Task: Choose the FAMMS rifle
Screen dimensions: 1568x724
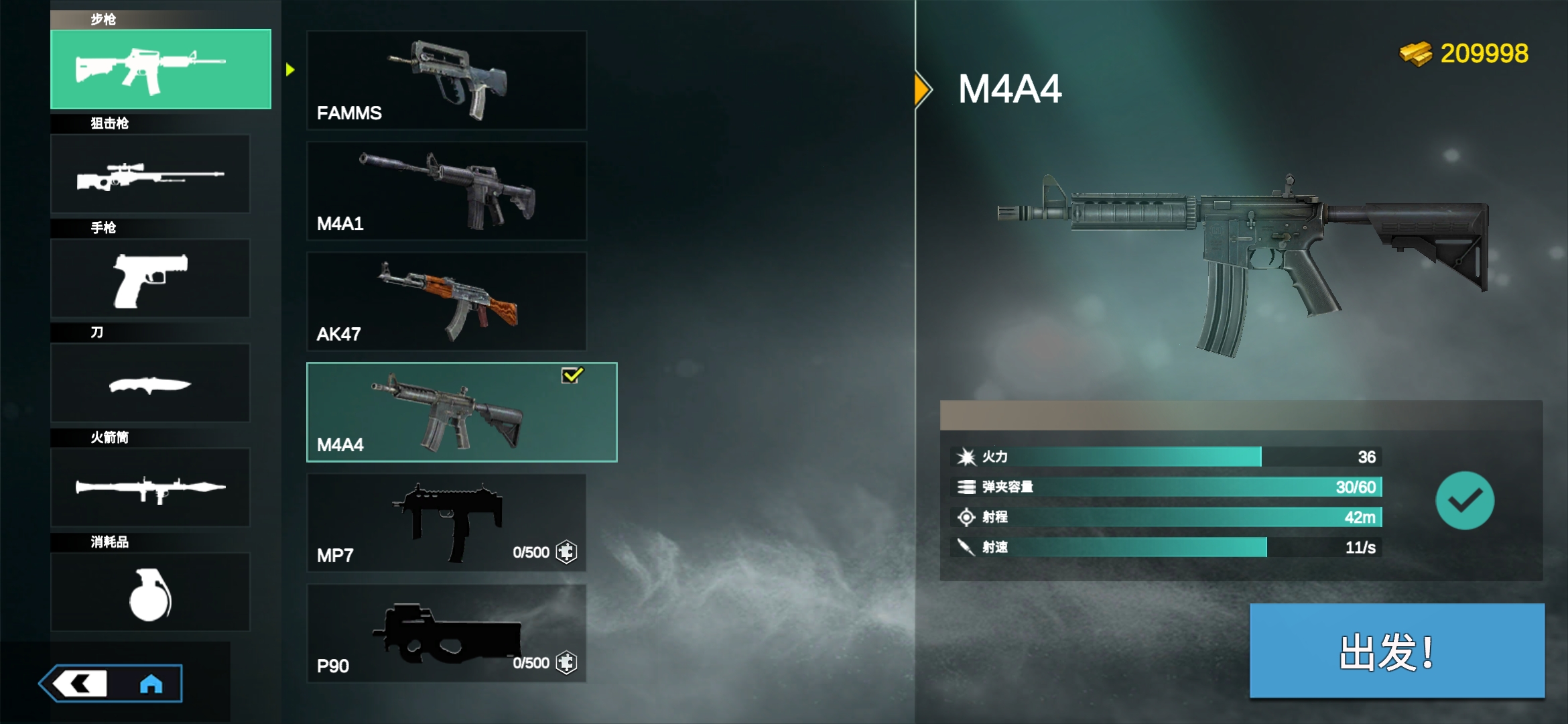Action: 446,80
